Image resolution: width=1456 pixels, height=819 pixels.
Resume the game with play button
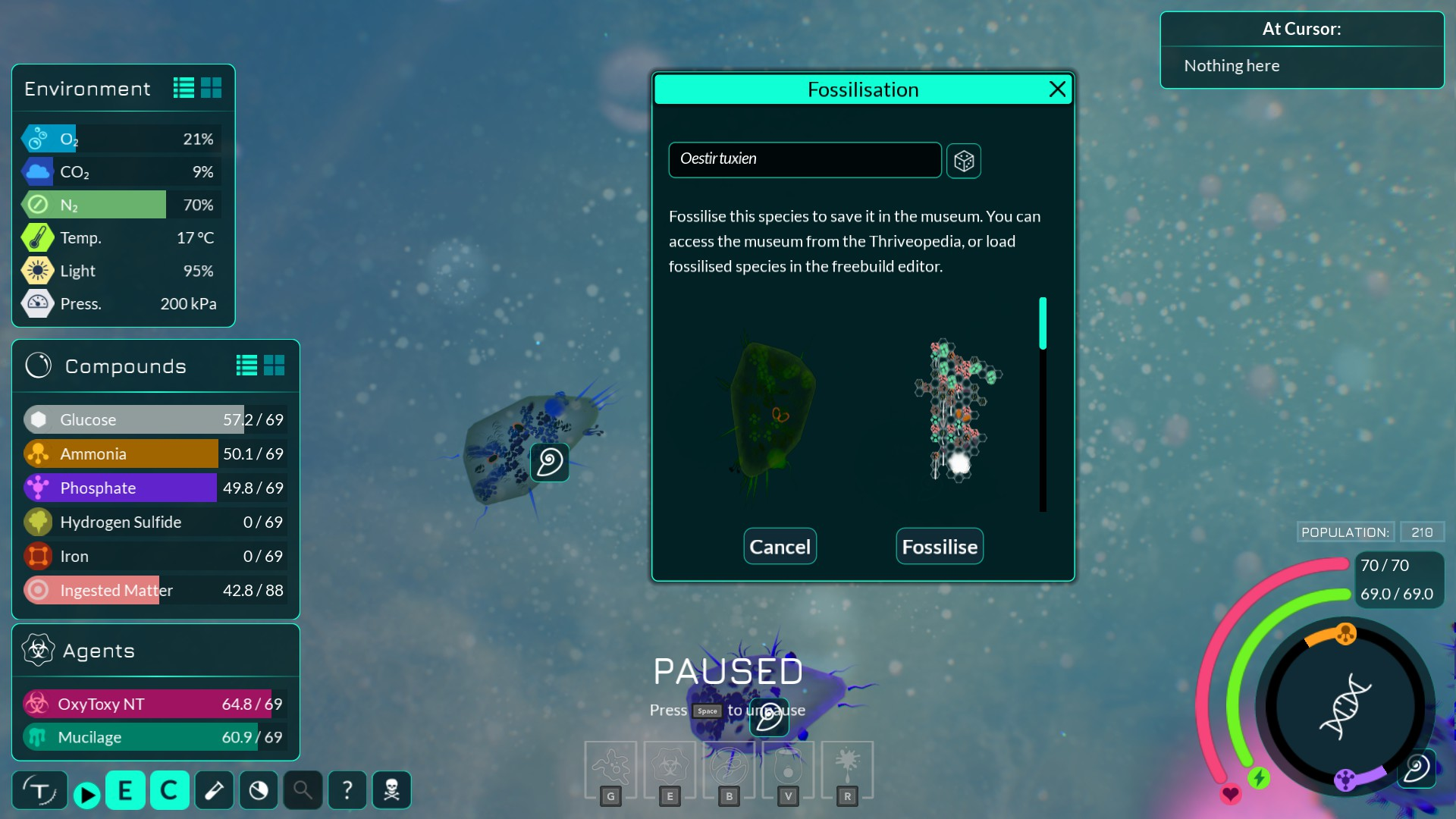tap(86, 794)
